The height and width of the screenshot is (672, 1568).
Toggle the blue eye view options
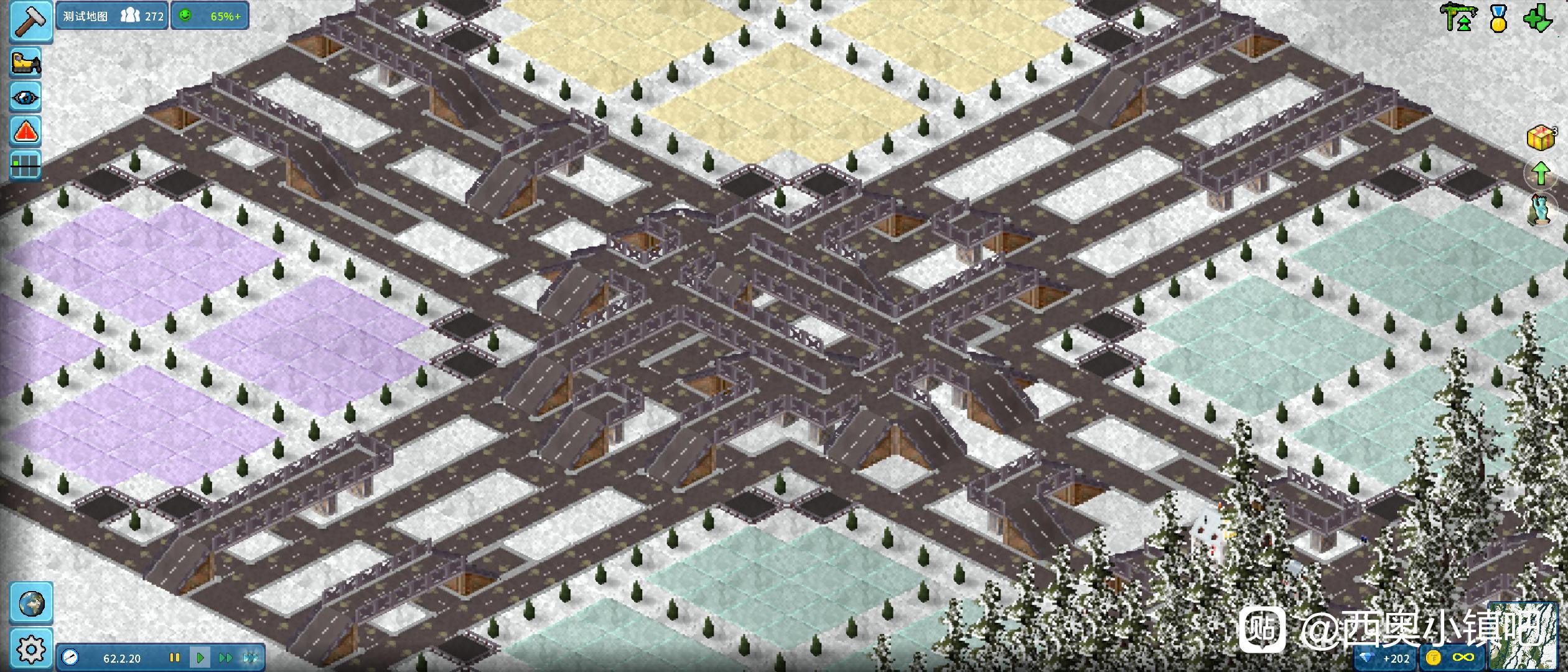tap(26, 98)
